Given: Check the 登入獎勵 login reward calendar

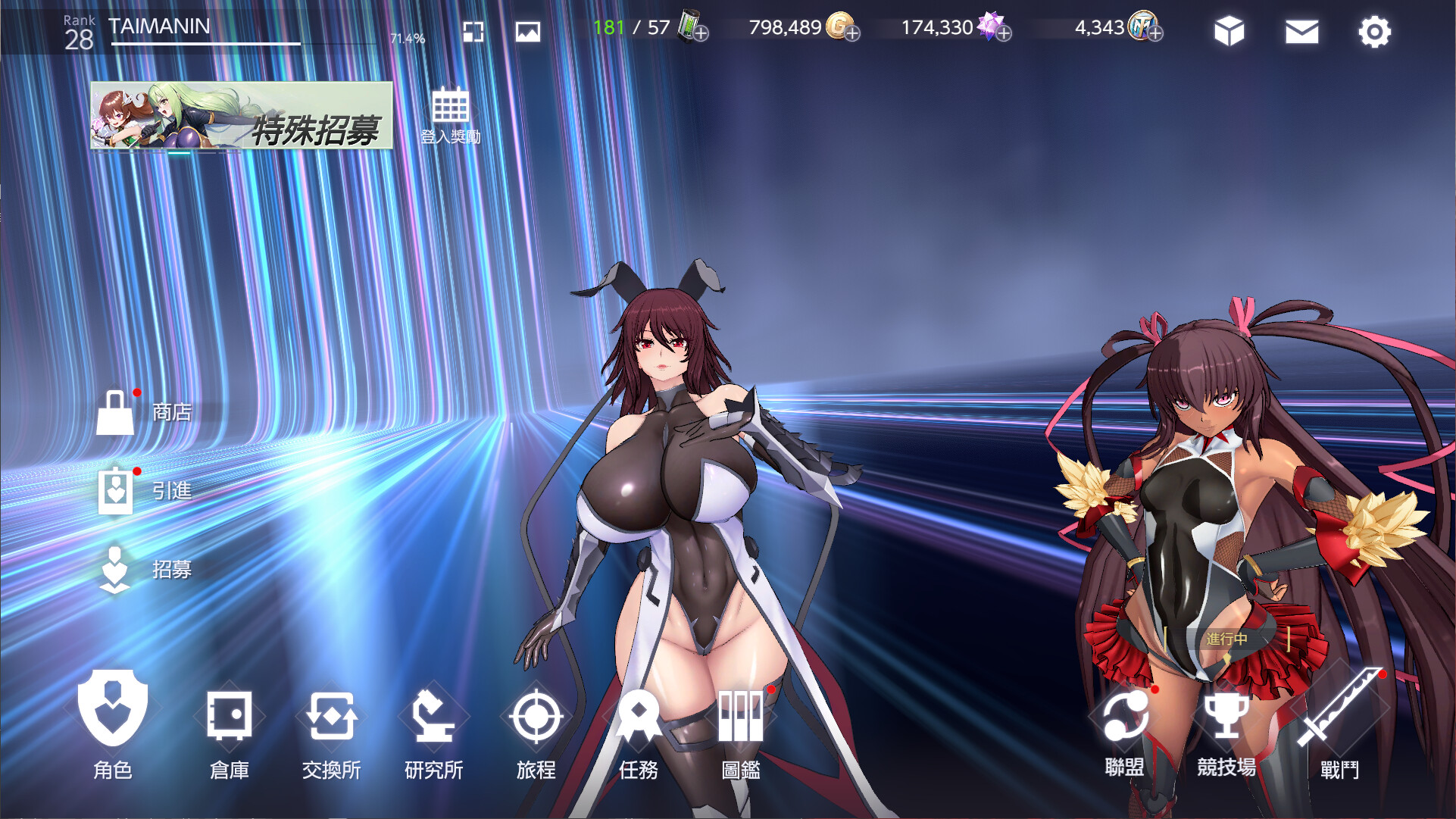Looking at the screenshot, I should (451, 115).
